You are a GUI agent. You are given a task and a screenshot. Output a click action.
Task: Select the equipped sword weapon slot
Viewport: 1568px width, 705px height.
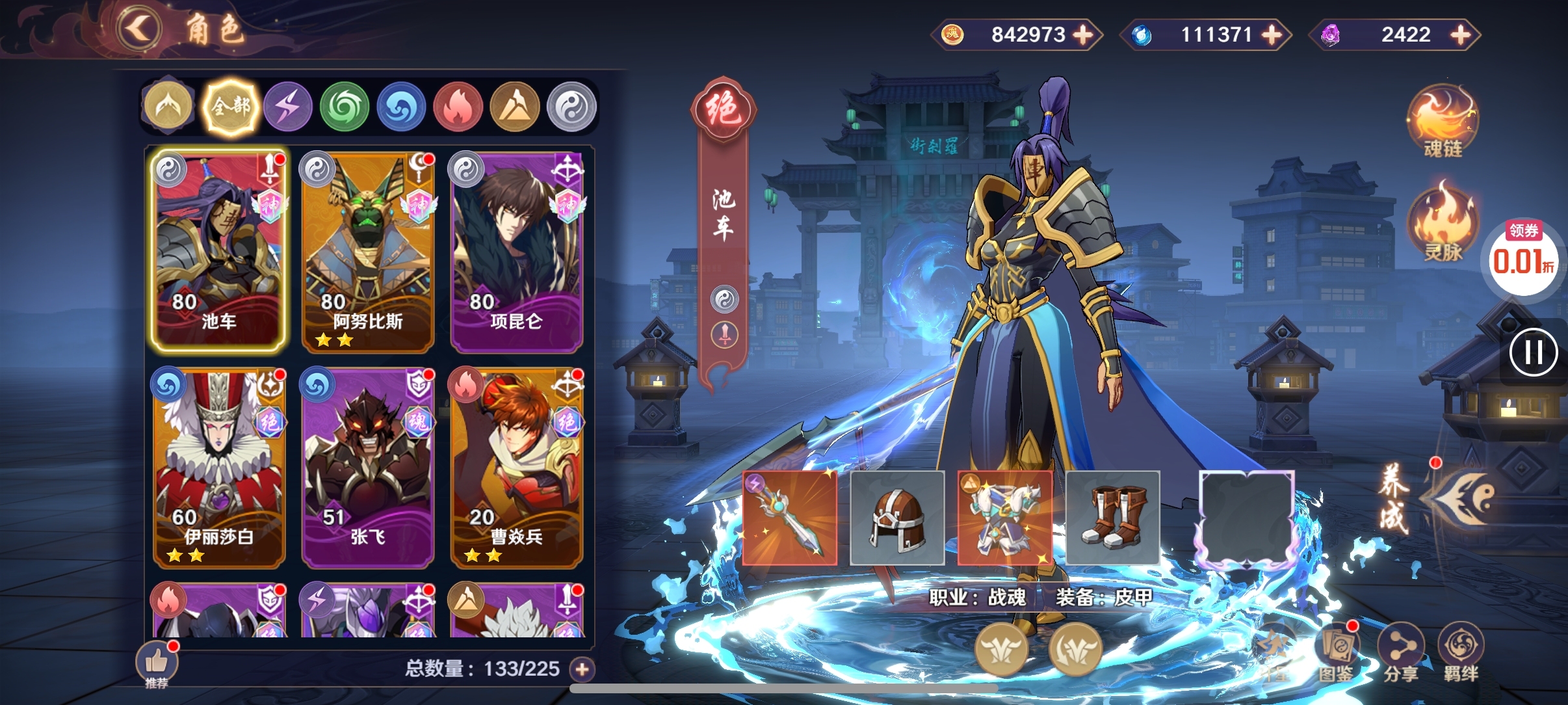pyautogui.click(x=789, y=518)
